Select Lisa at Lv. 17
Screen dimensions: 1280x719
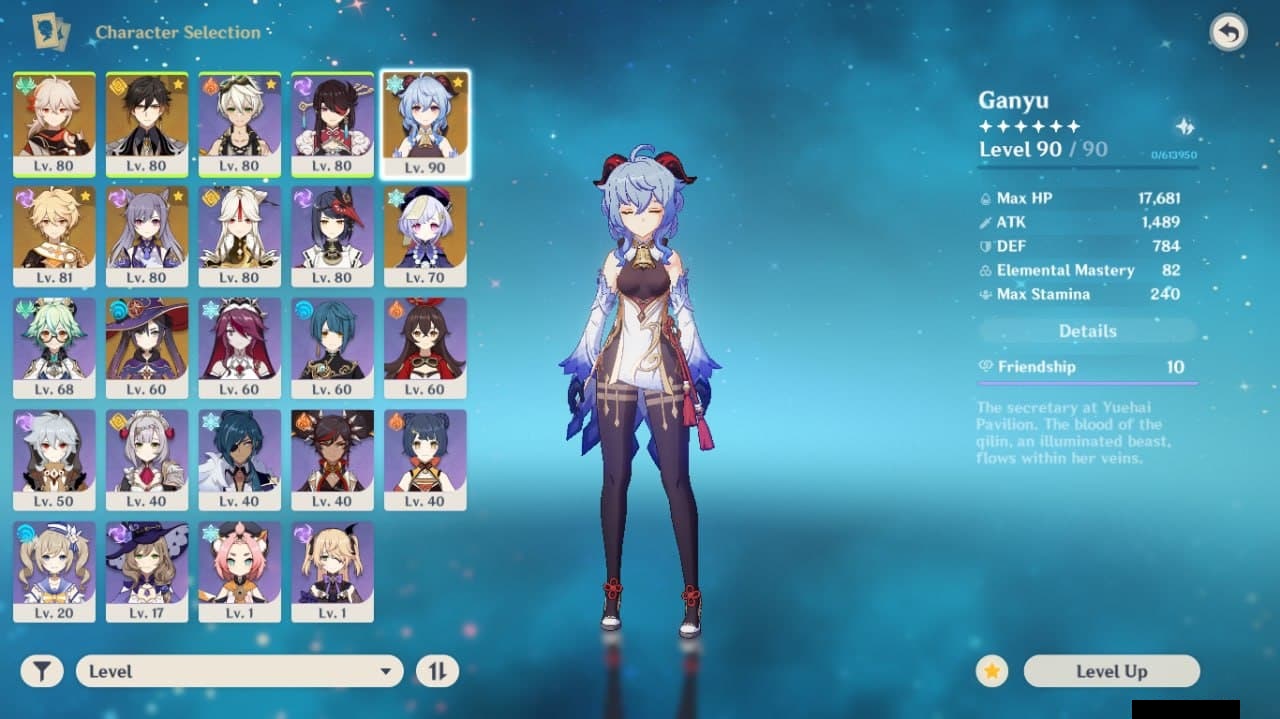click(x=147, y=572)
